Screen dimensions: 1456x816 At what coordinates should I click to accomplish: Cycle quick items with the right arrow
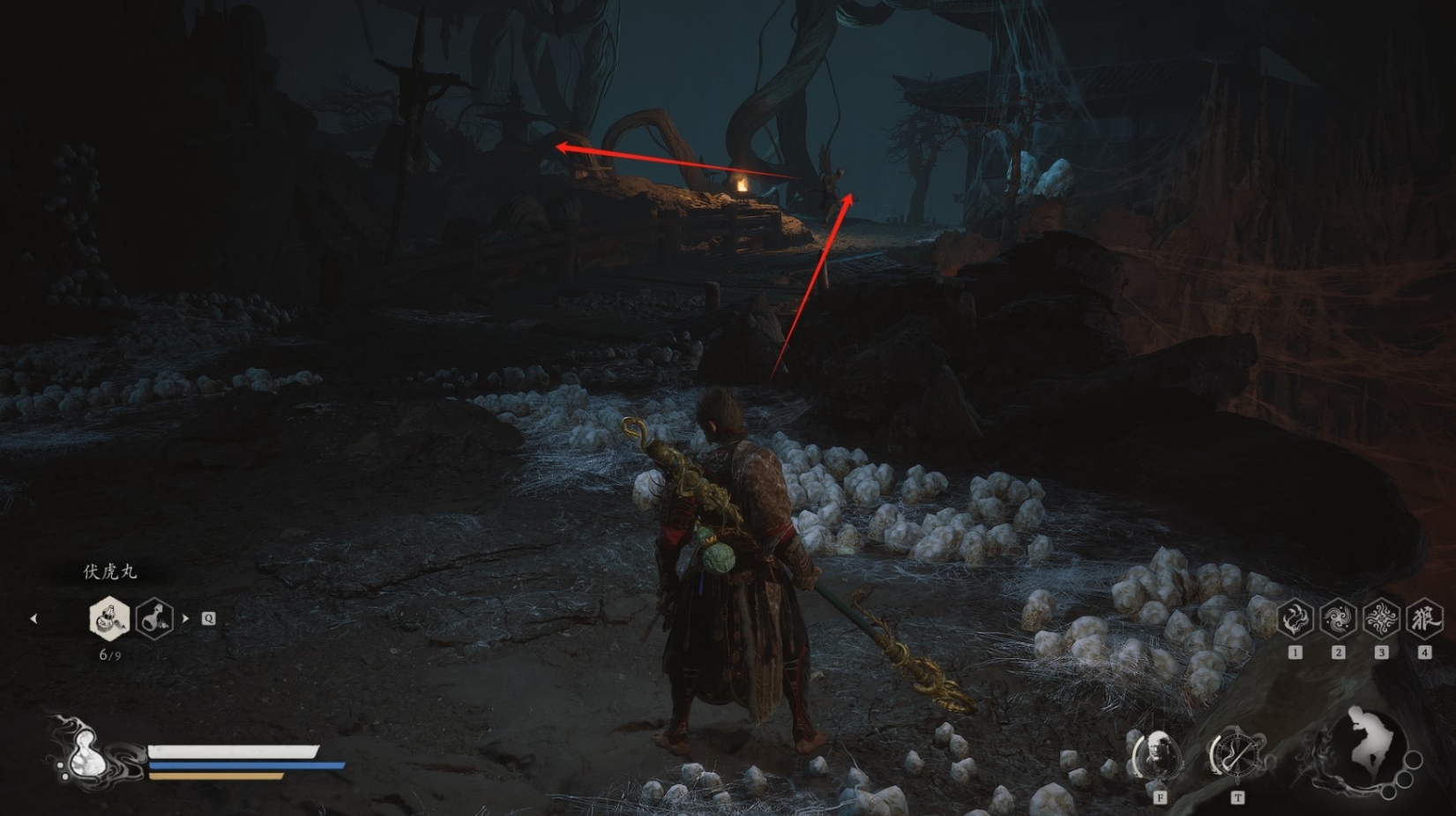pyautogui.click(x=185, y=618)
